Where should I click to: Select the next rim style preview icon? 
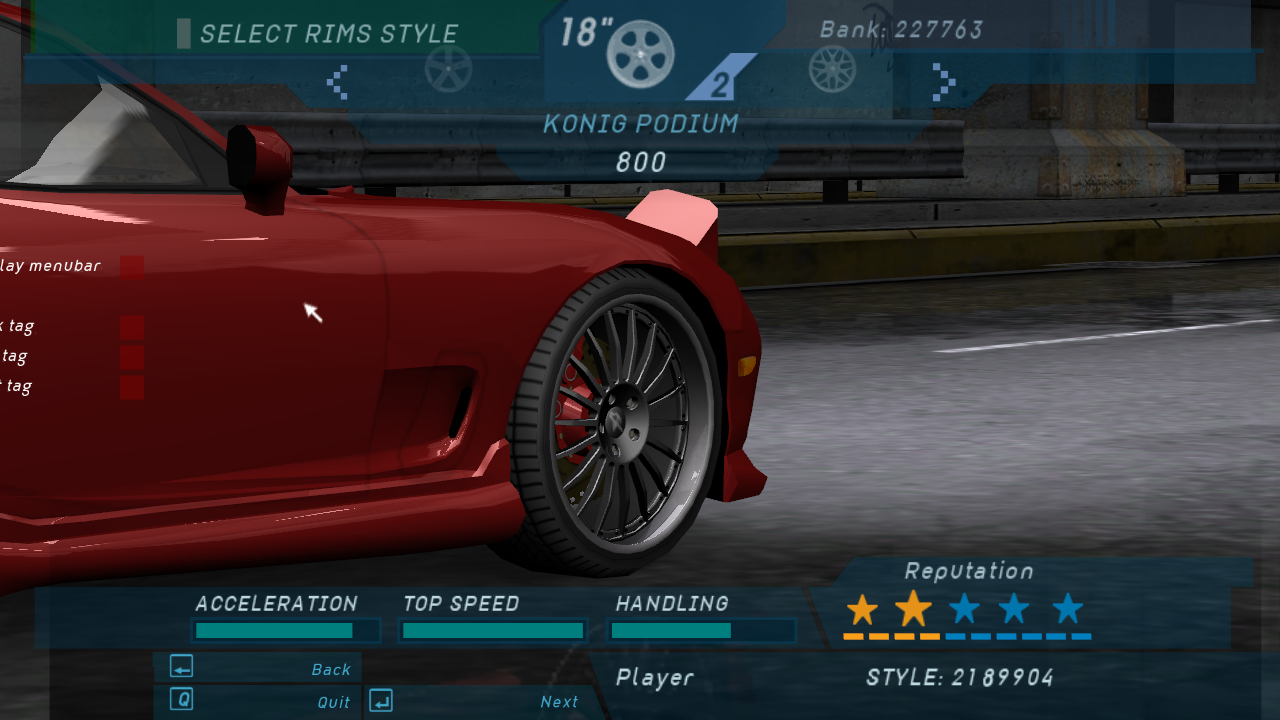[x=833, y=71]
